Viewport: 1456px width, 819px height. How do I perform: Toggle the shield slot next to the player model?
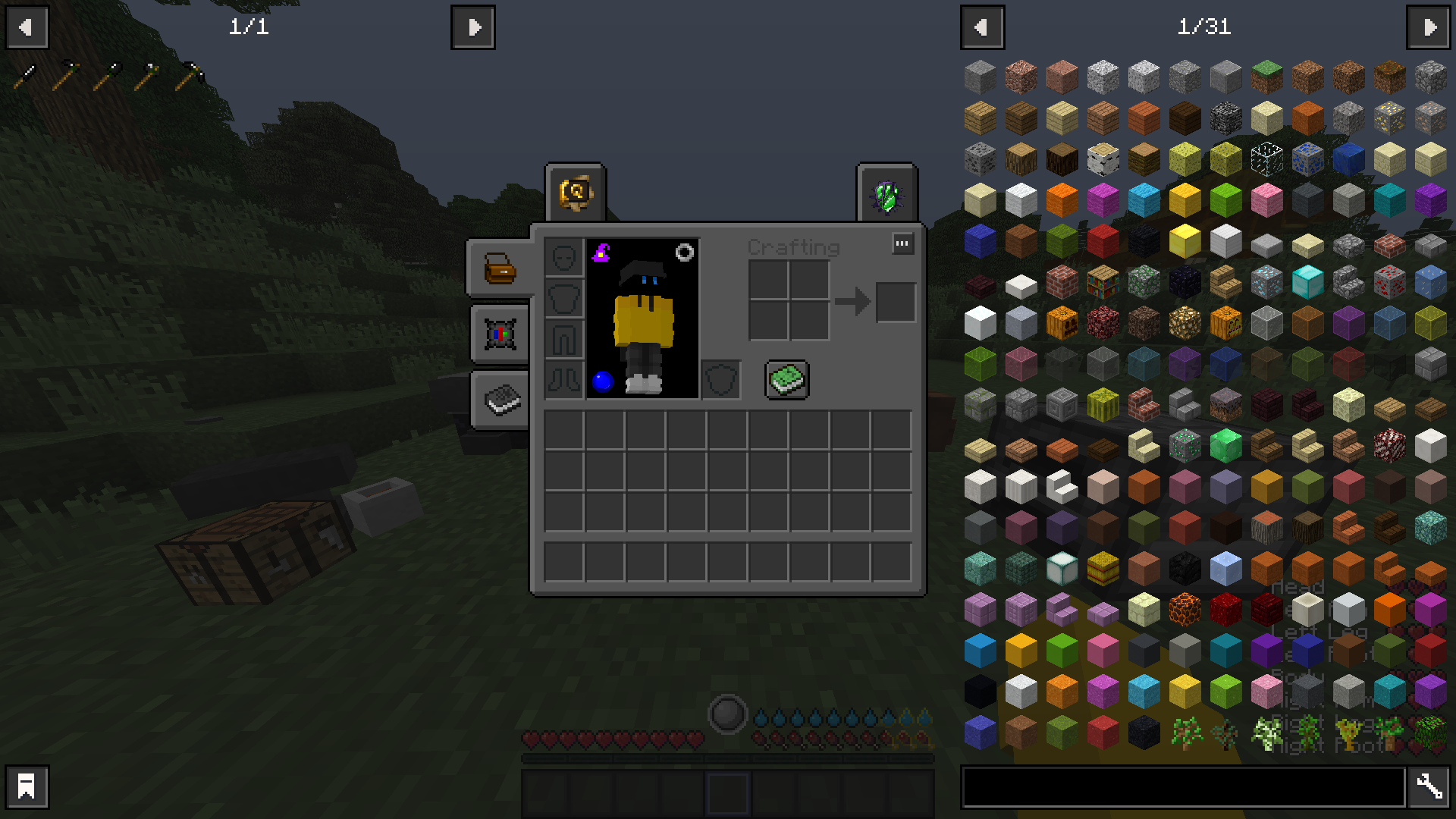click(721, 380)
